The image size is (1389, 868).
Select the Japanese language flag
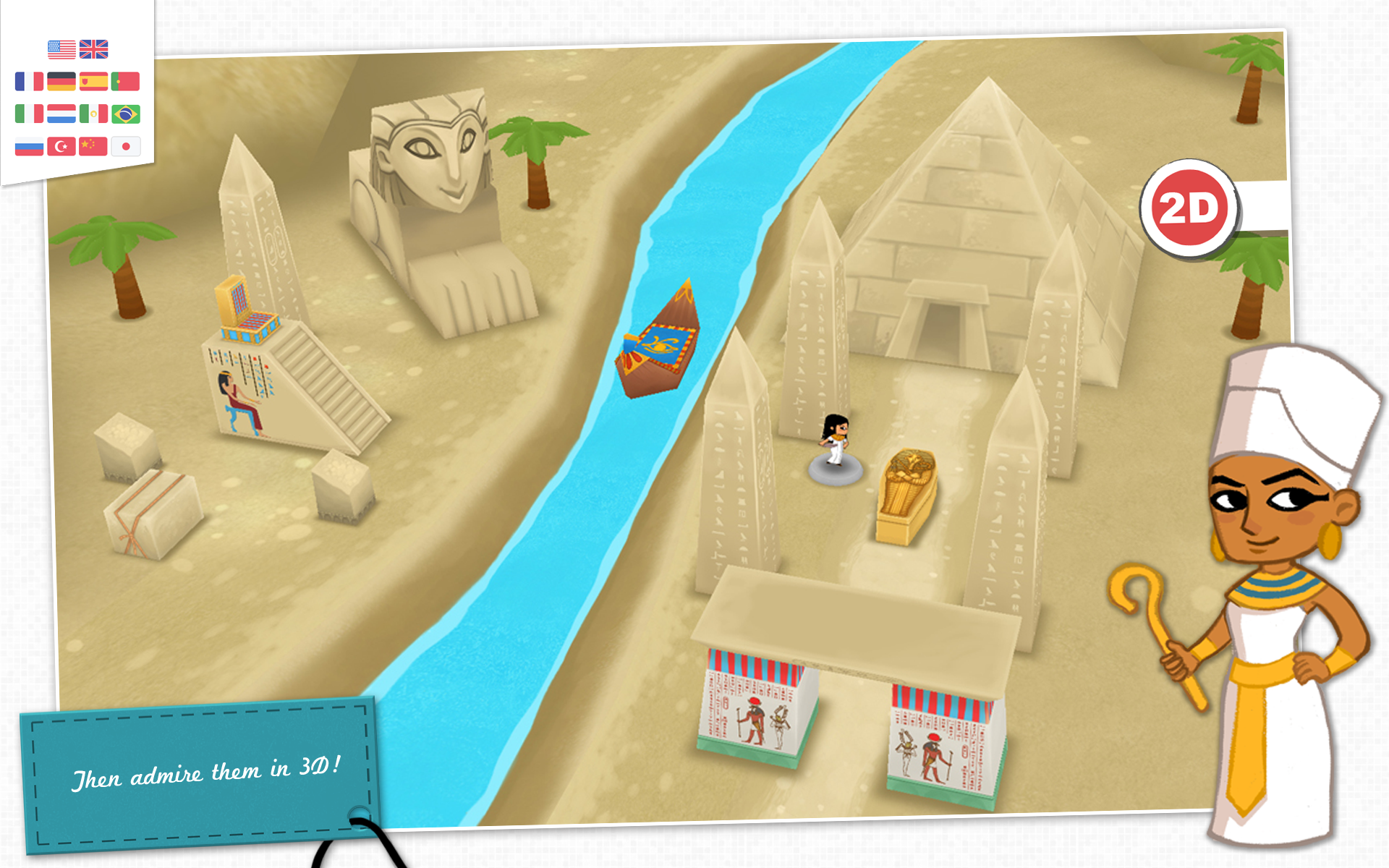coord(125,146)
